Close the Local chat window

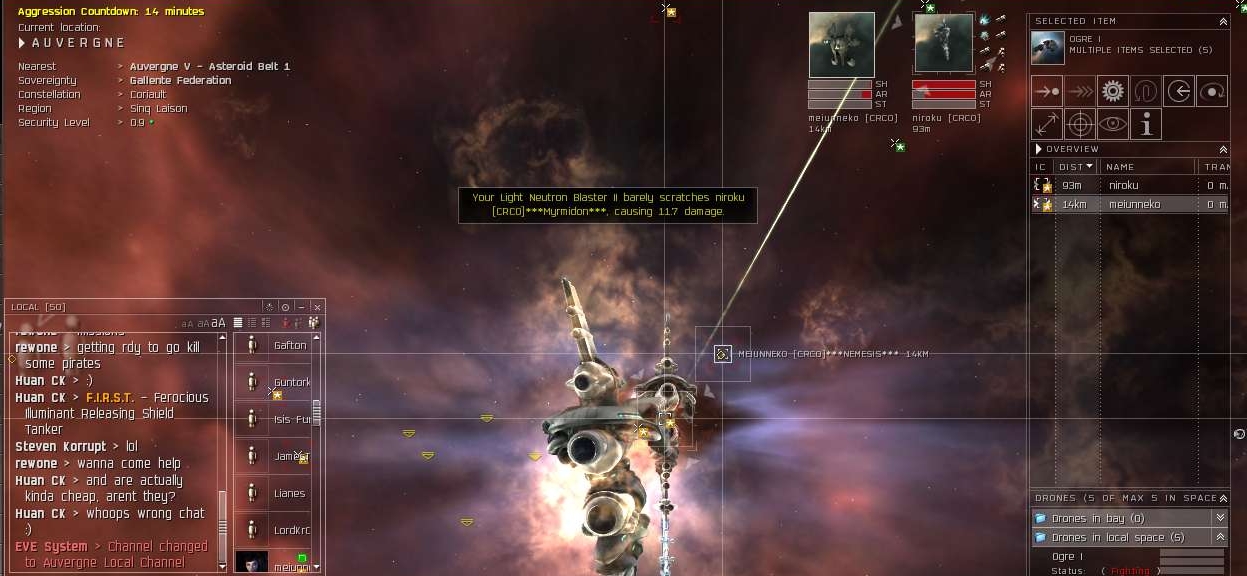point(317,307)
